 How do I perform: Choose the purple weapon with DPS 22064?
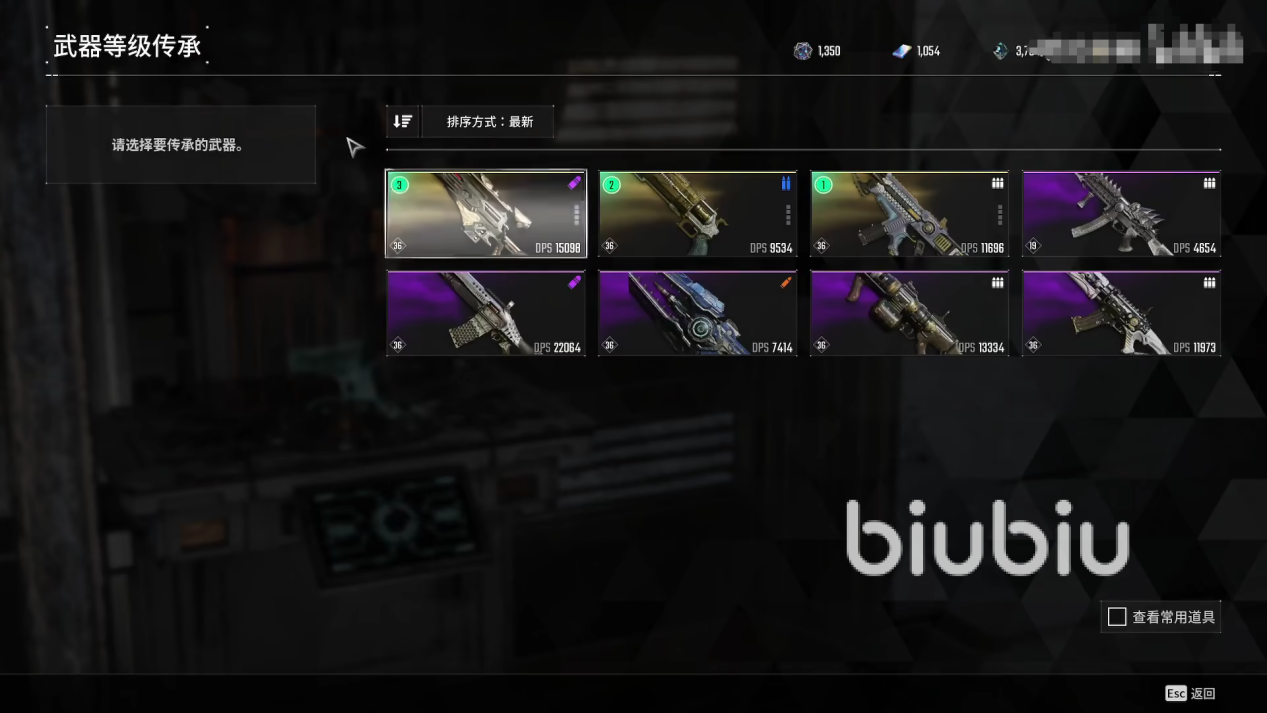pos(486,314)
